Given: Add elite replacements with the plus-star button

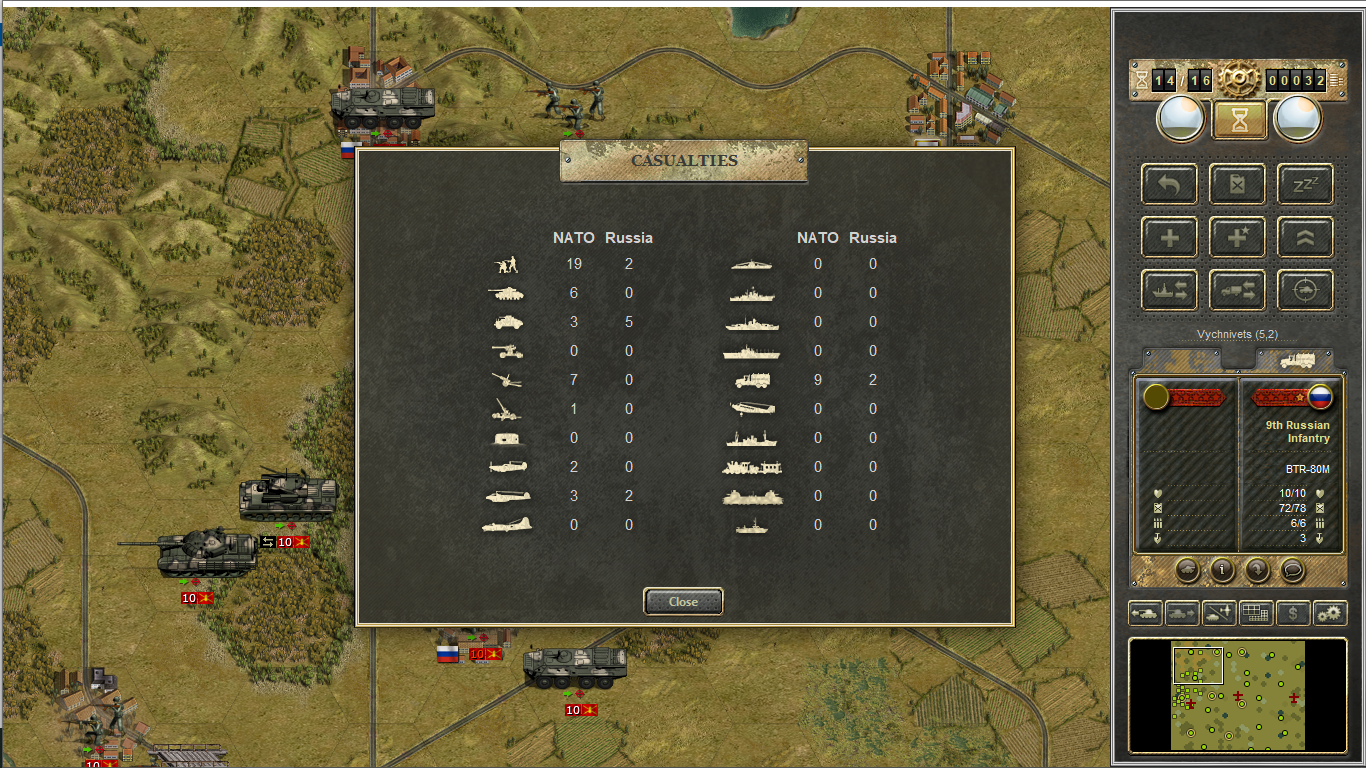Looking at the screenshot, I should pyautogui.click(x=1237, y=237).
